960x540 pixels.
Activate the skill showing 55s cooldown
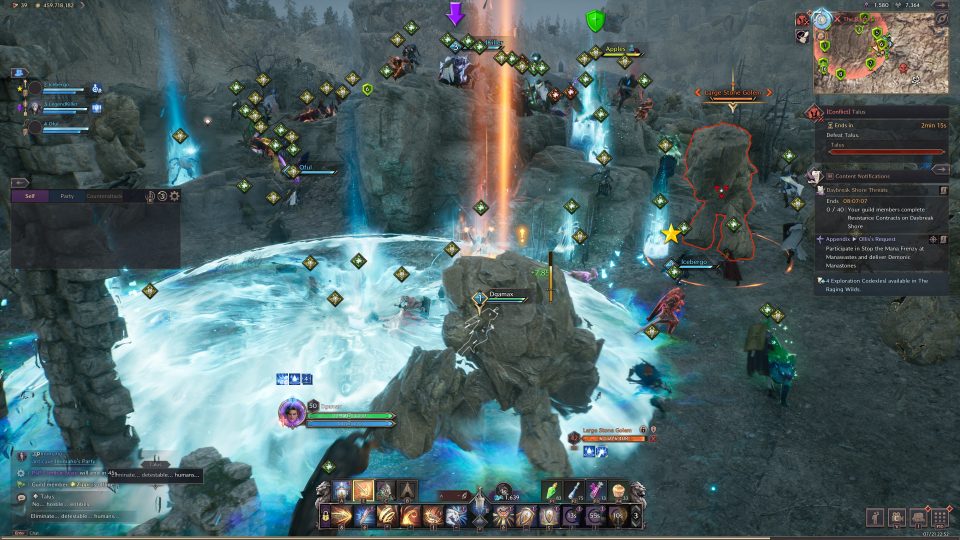click(x=593, y=516)
